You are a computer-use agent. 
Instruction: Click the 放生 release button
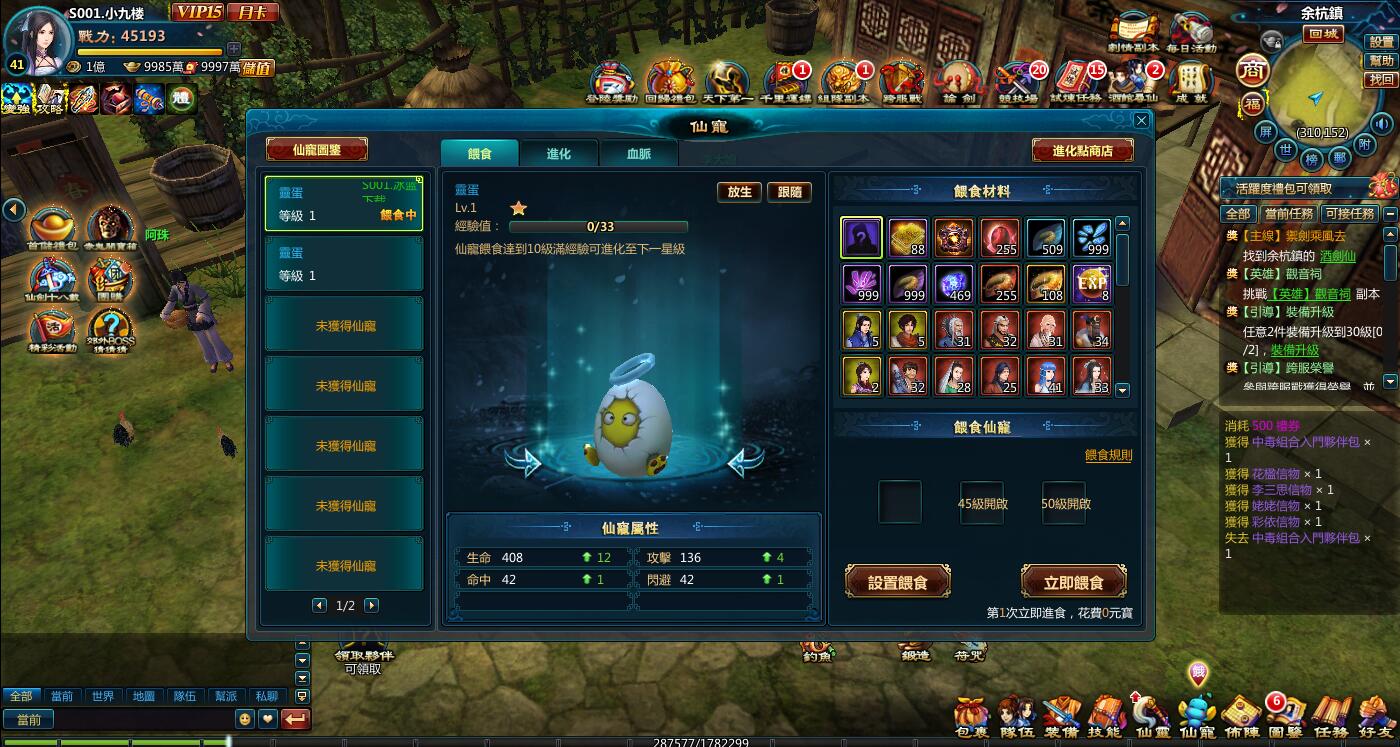click(x=739, y=192)
